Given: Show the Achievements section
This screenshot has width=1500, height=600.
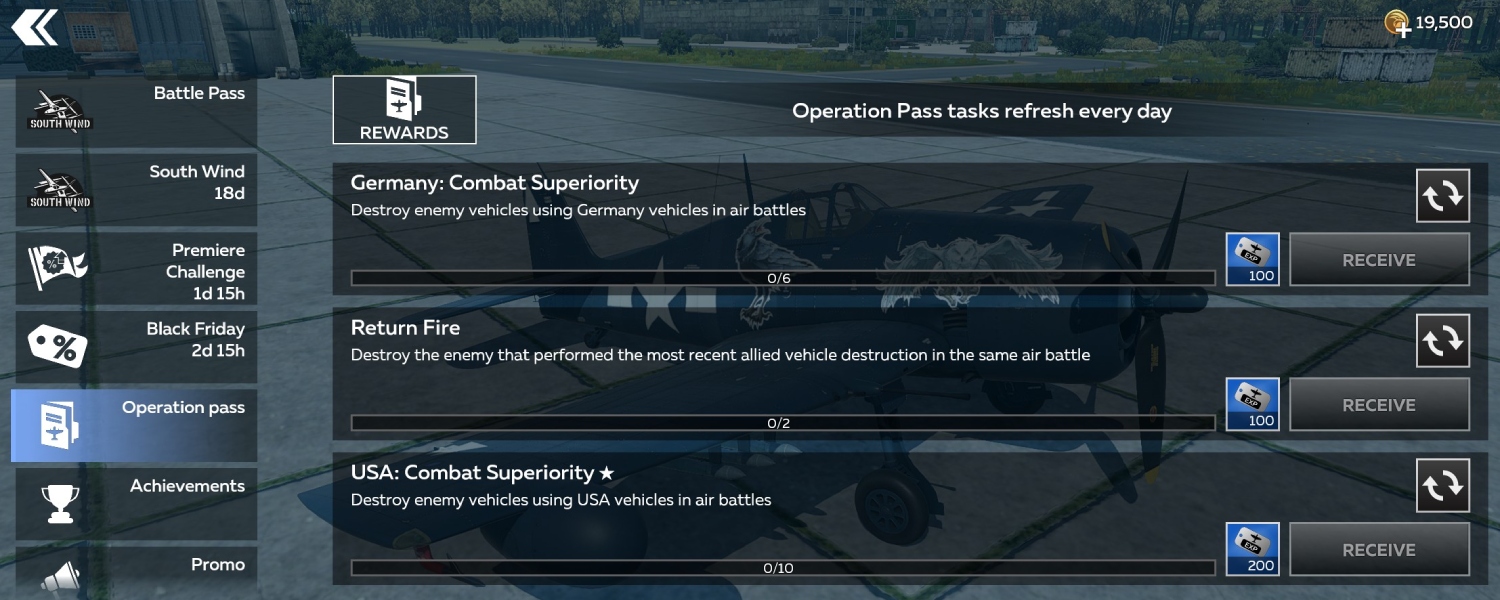Looking at the screenshot, I should click(136, 503).
